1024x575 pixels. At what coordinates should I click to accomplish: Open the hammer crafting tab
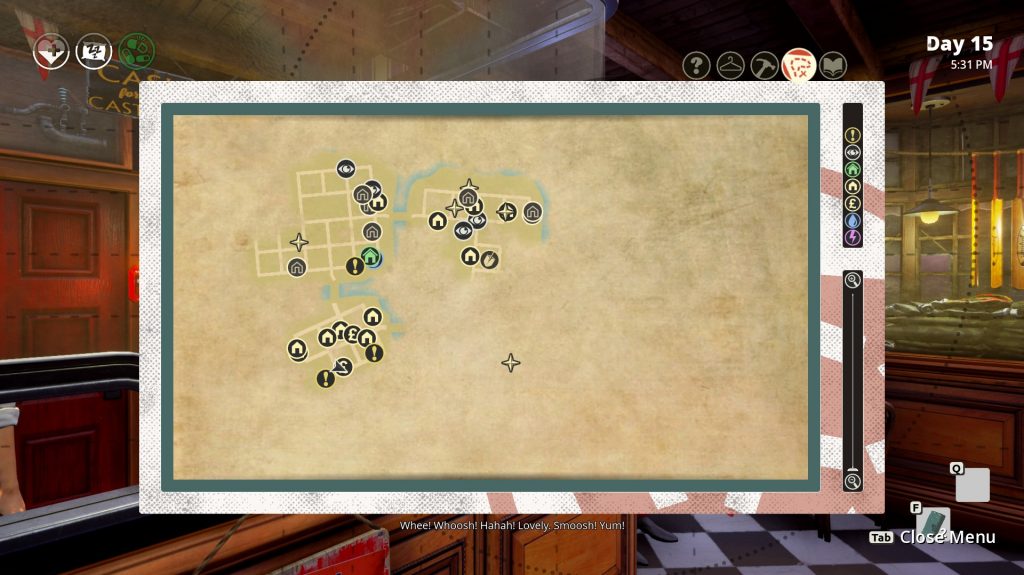pyautogui.click(x=765, y=66)
